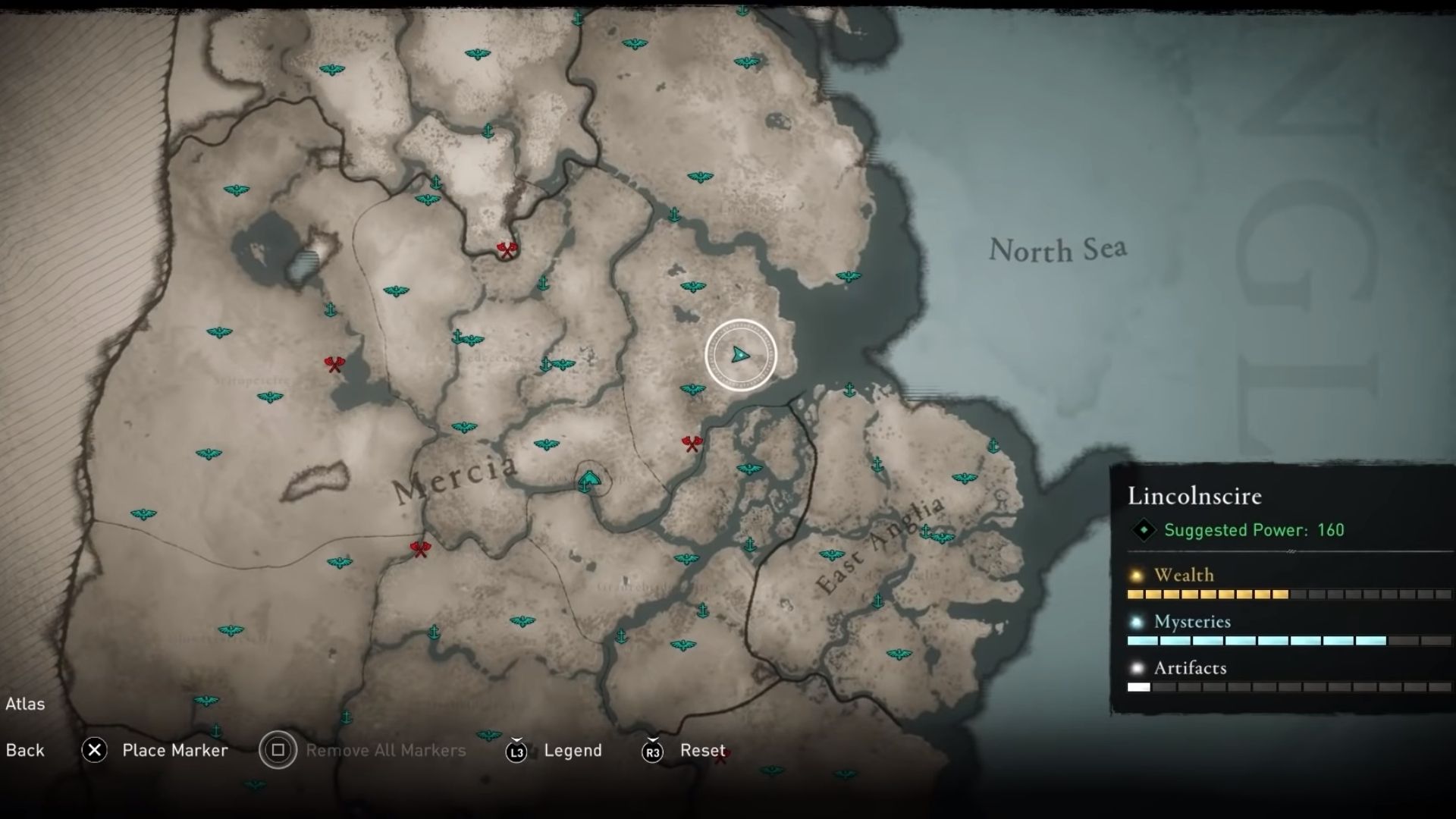Select the settlement icon right of the Mercia label
The width and height of the screenshot is (1456, 819).
(x=589, y=479)
